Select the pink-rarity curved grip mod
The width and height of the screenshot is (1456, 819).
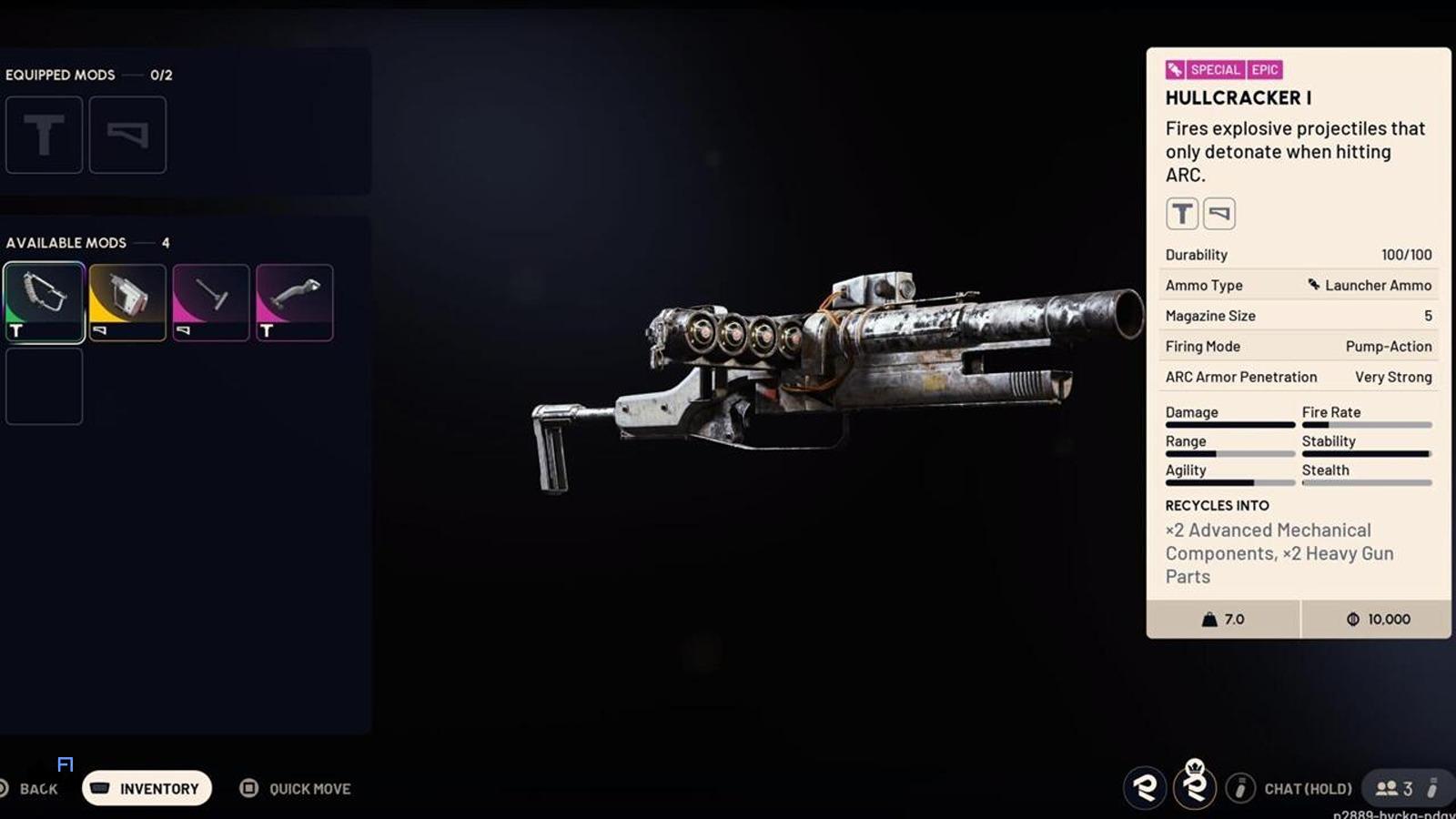[x=295, y=302]
